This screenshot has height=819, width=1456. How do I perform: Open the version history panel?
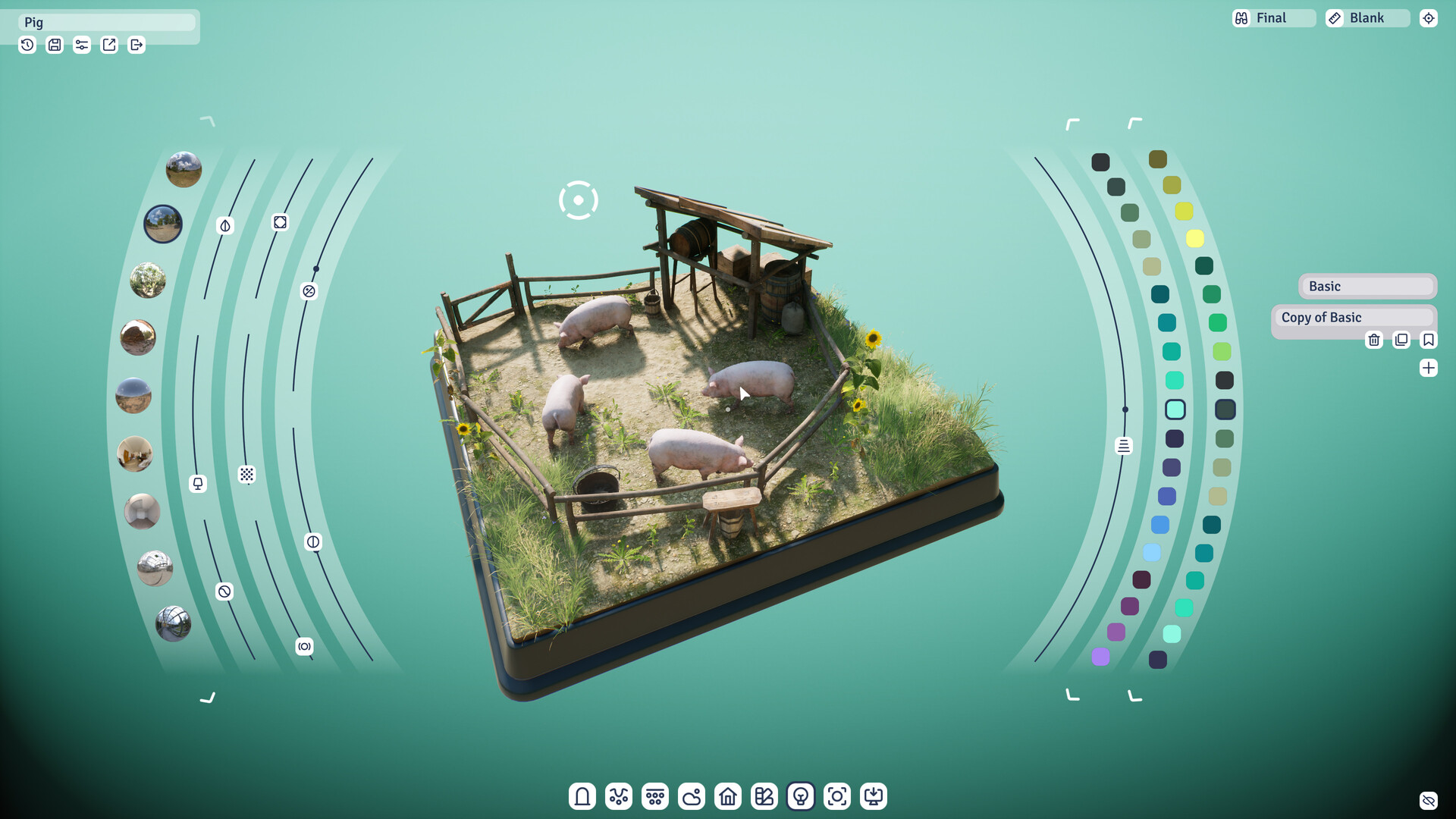click(x=27, y=45)
